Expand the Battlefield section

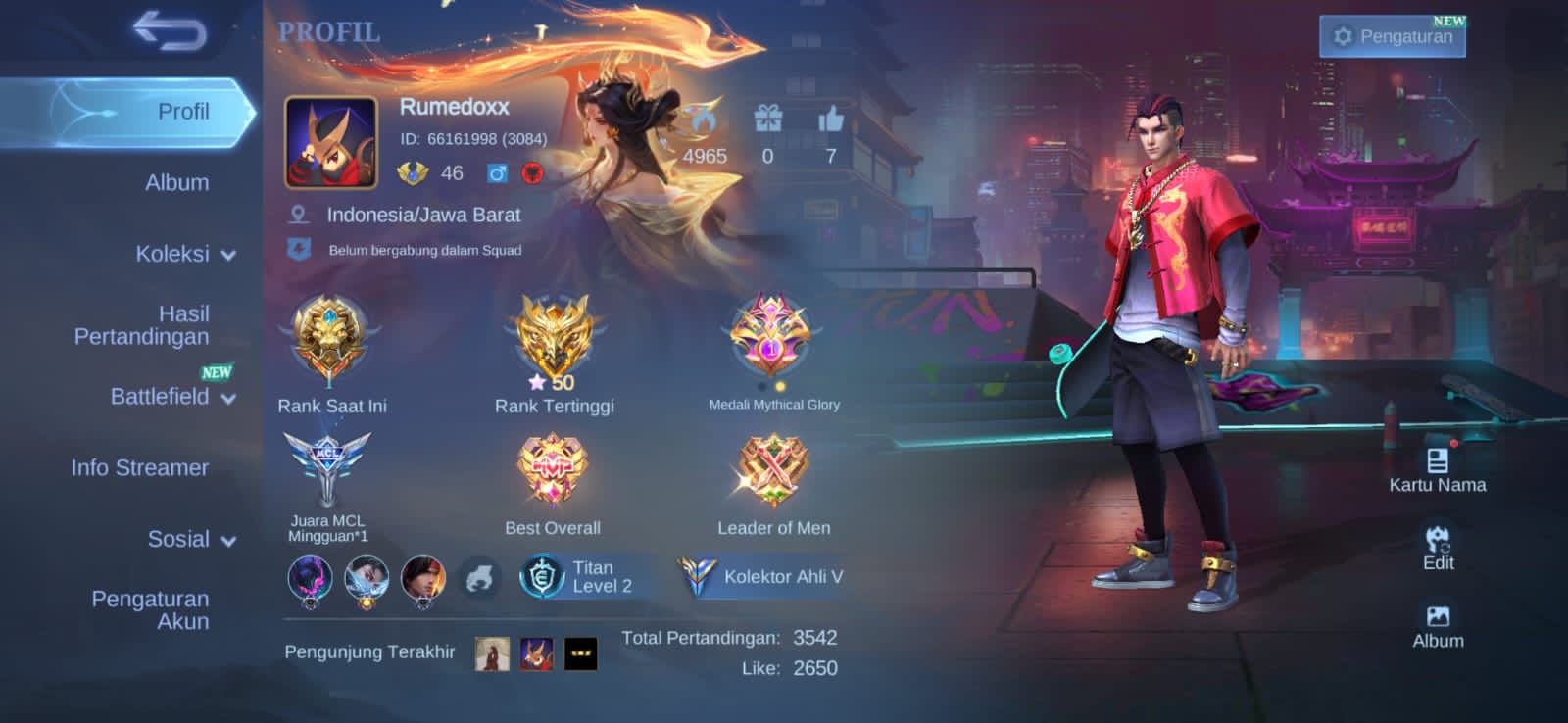point(171,397)
